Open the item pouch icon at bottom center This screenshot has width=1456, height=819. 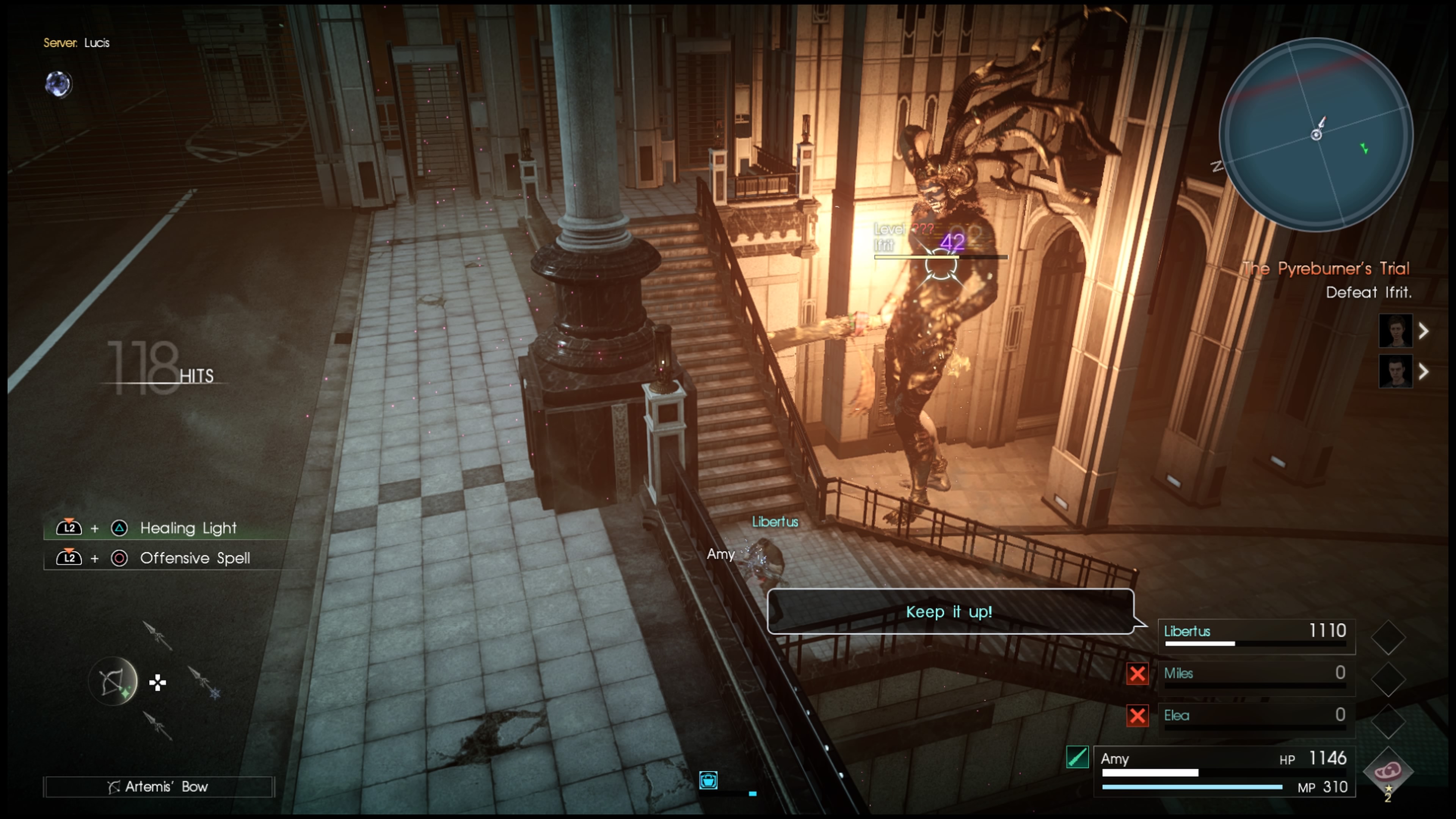pyautogui.click(x=708, y=780)
